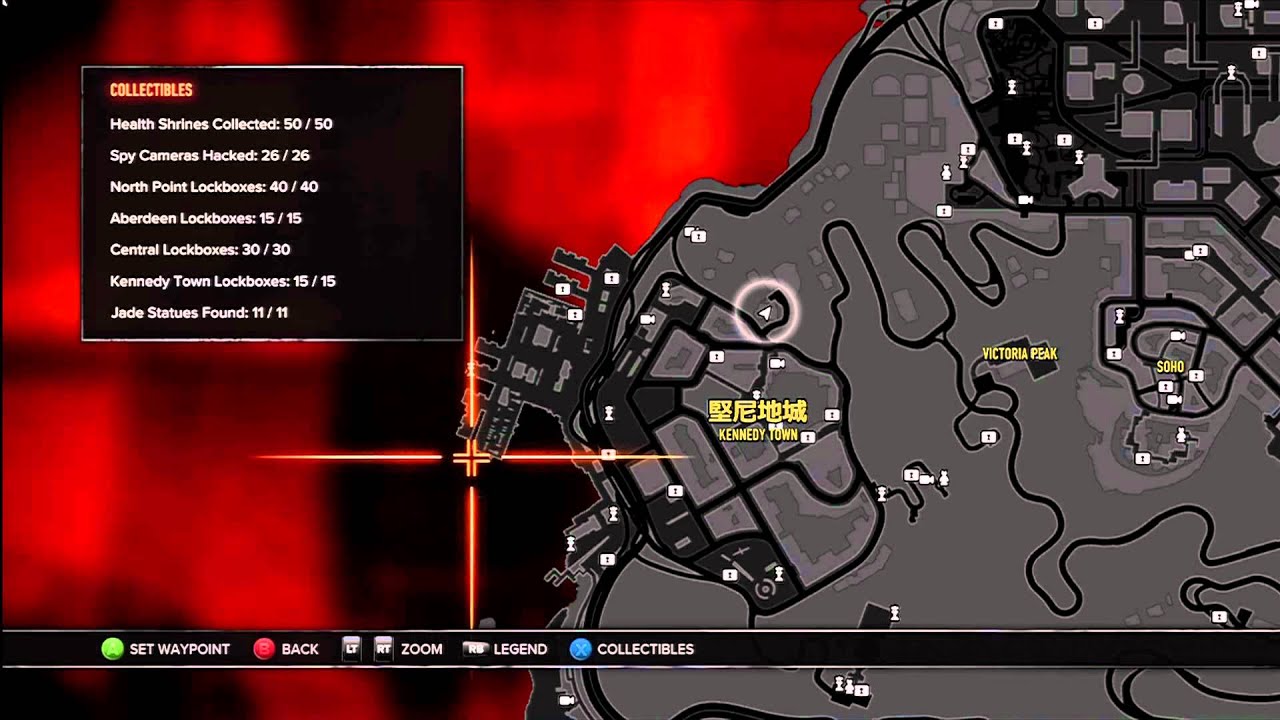This screenshot has height=720, width=1280.
Task: Click the orange crosshair map cursor
Action: click(x=471, y=458)
